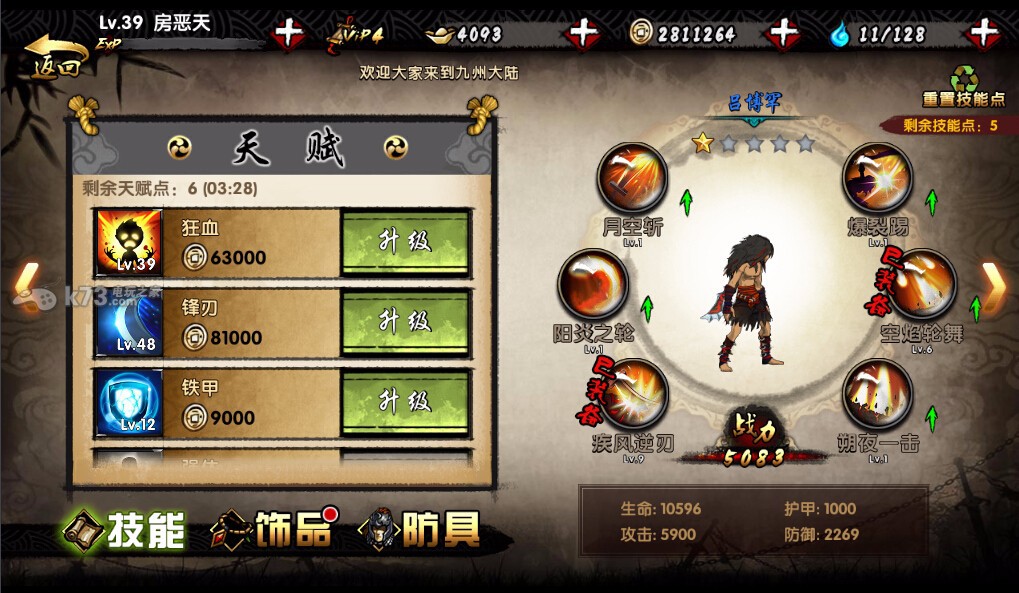Reset skill points with 重置技能点

[x=962, y=86]
